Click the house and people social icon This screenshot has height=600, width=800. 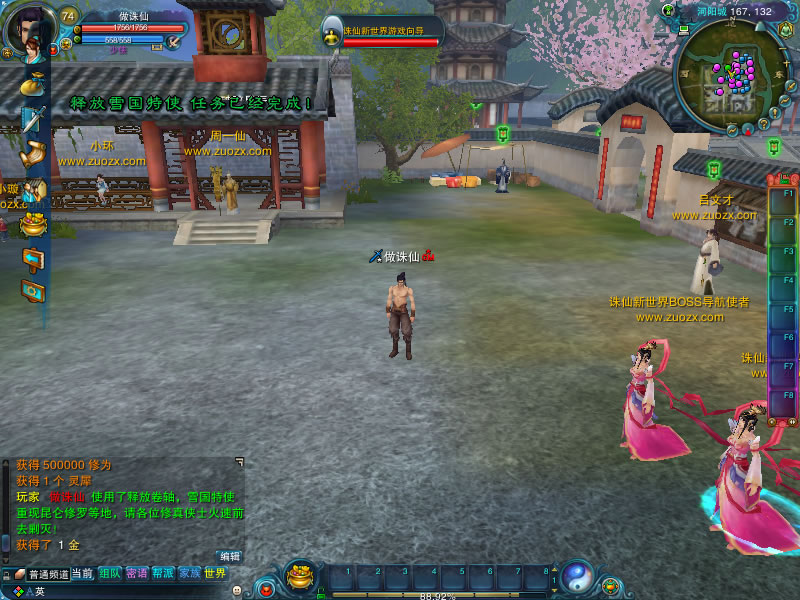[x=34, y=189]
